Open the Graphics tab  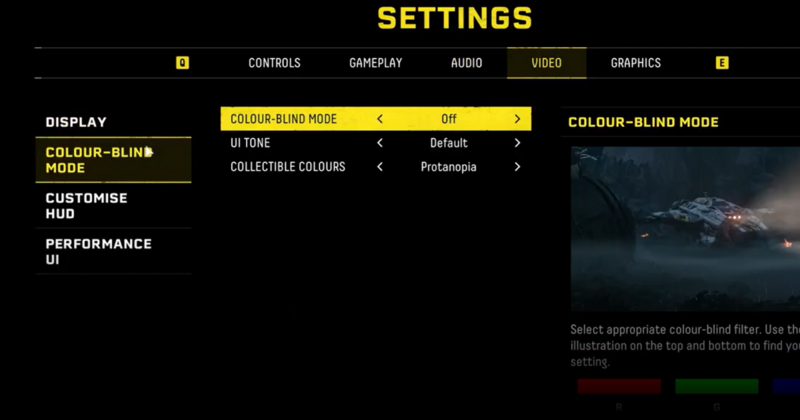point(636,63)
